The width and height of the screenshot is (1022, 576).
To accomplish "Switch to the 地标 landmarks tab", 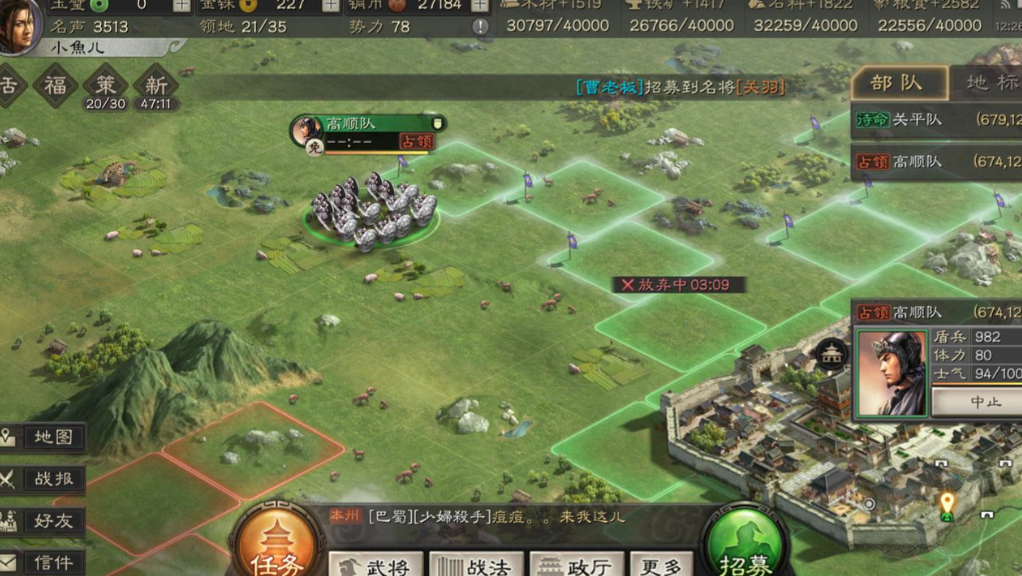I will tap(990, 83).
